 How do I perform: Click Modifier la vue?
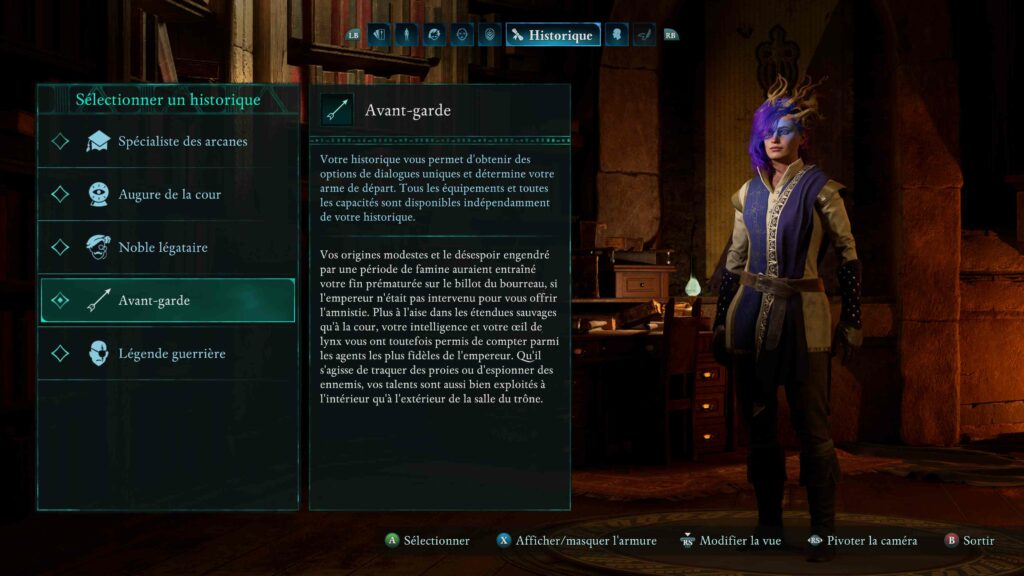730,541
